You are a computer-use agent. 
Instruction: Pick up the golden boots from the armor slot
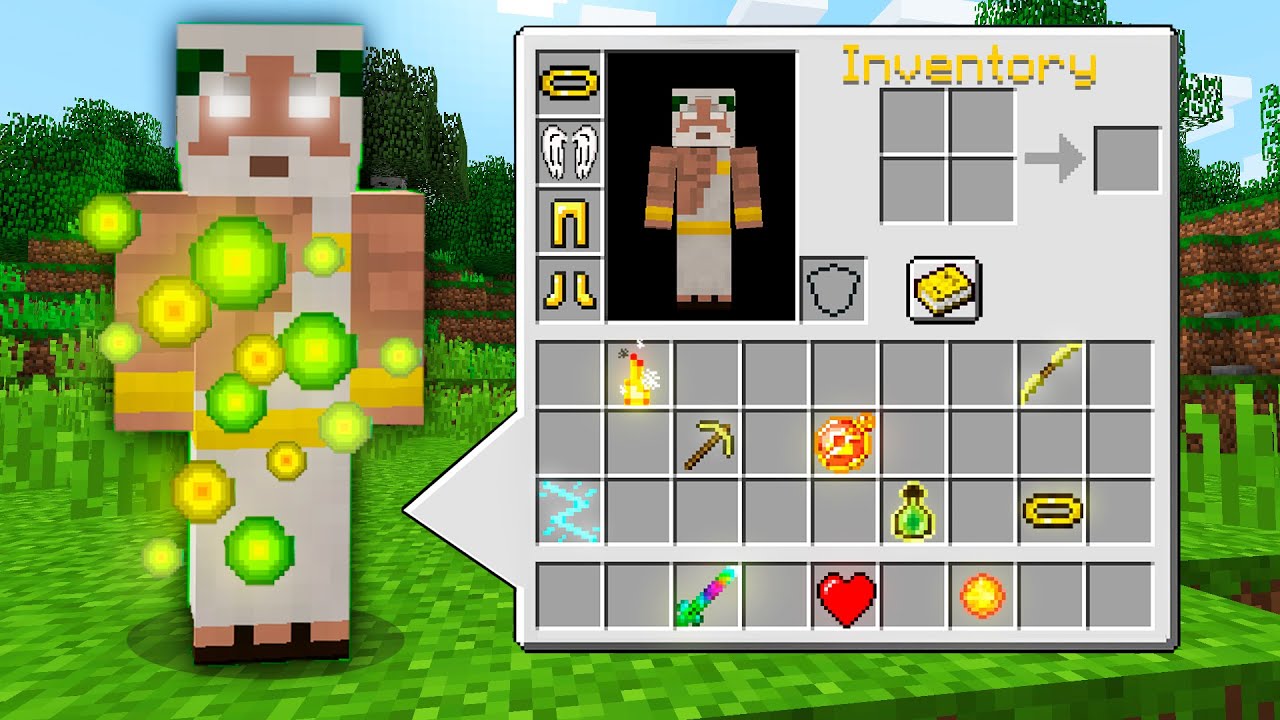567,288
